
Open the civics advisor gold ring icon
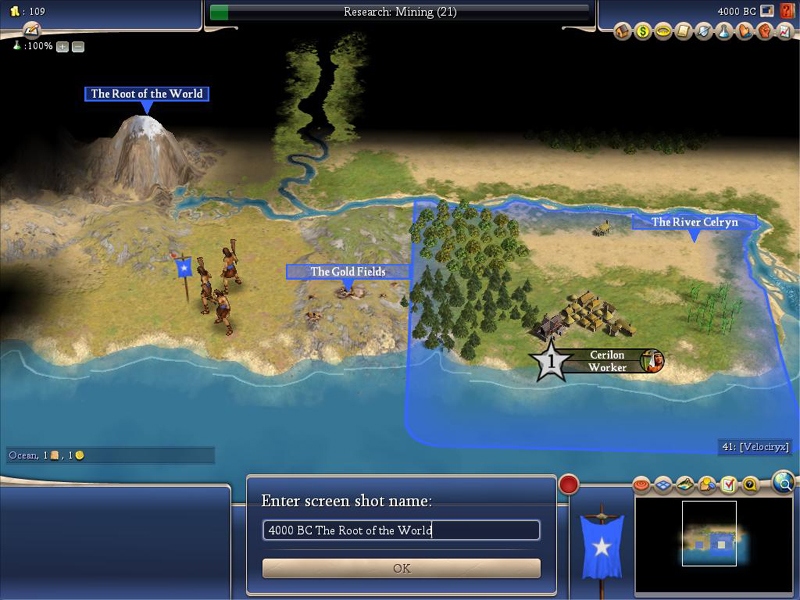point(663,32)
